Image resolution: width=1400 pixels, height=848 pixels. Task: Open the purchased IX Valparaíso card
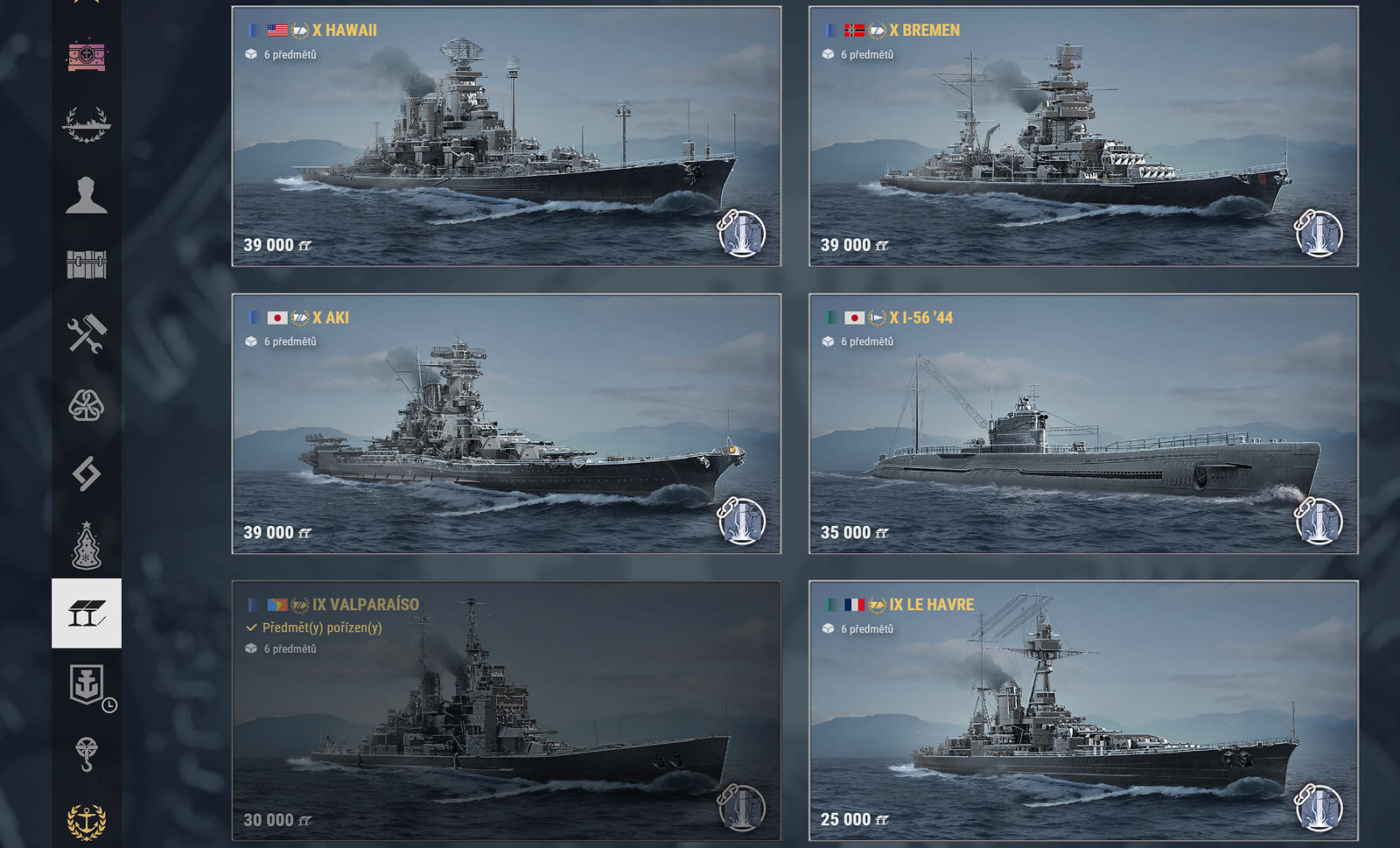pyautogui.click(x=506, y=711)
